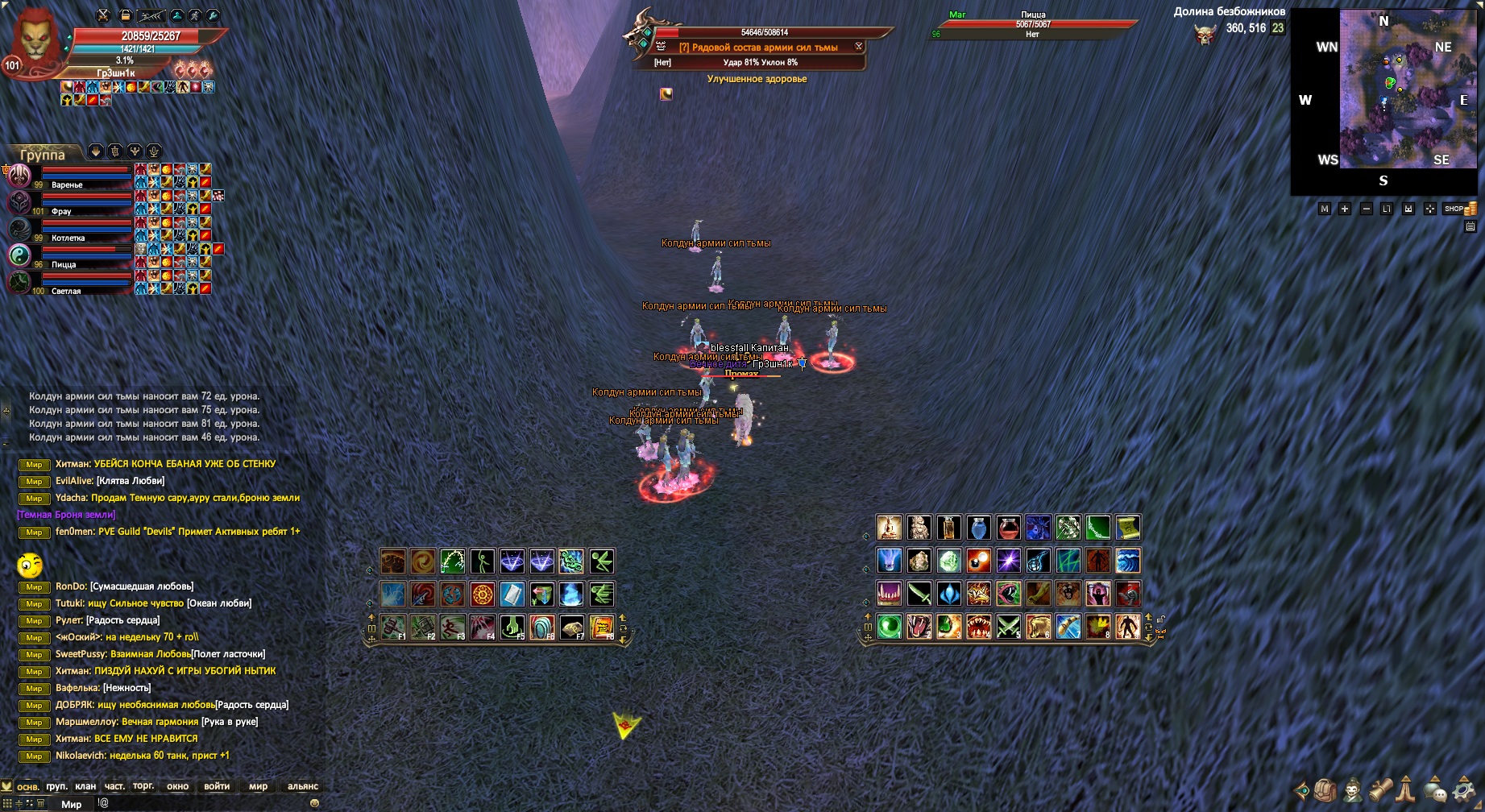Click the minimap plus zoom button
The image size is (1485, 812).
coord(1345,209)
